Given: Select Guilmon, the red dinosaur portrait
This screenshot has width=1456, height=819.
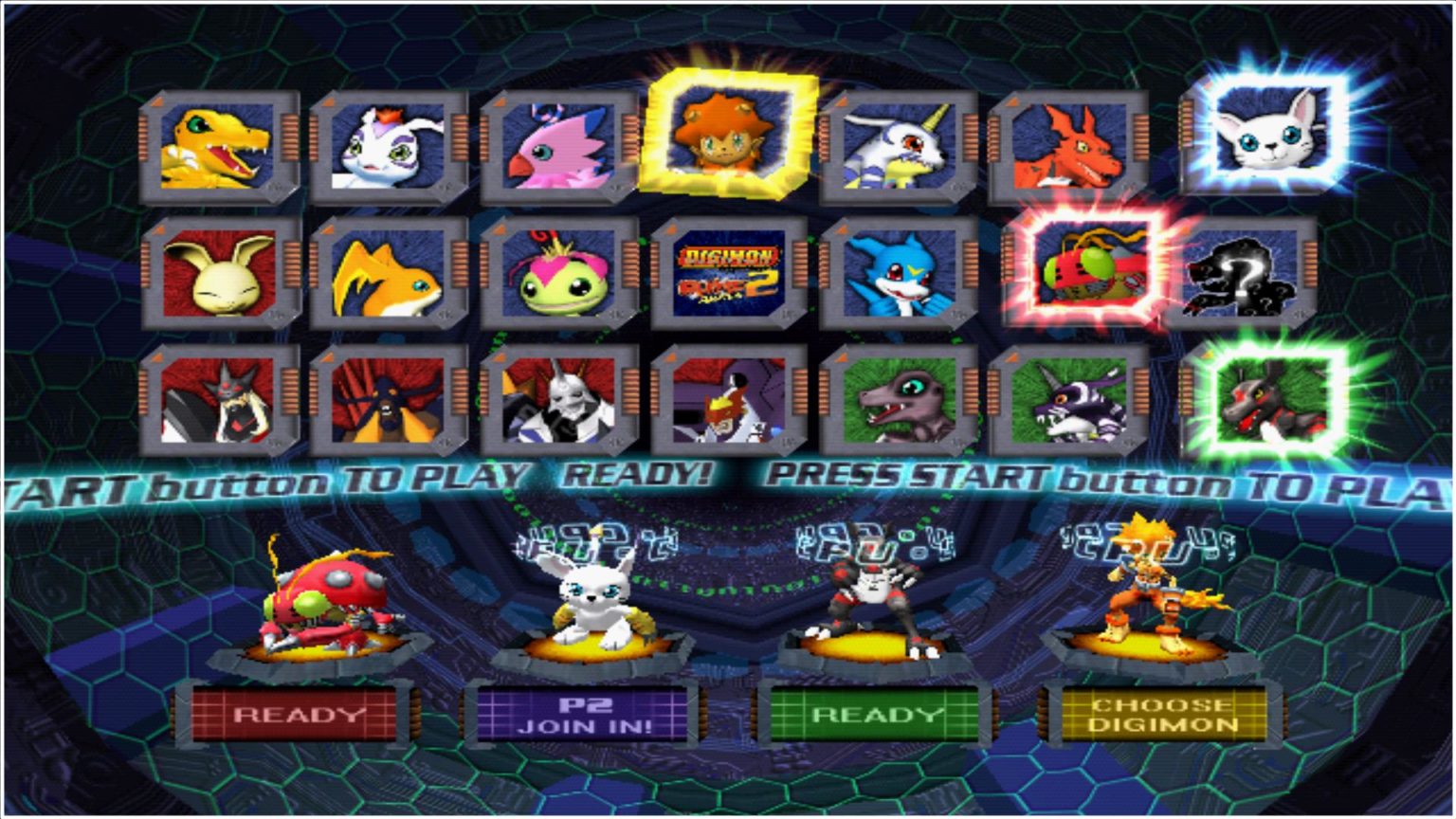Looking at the screenshot, I should [x=1070, y=147].
